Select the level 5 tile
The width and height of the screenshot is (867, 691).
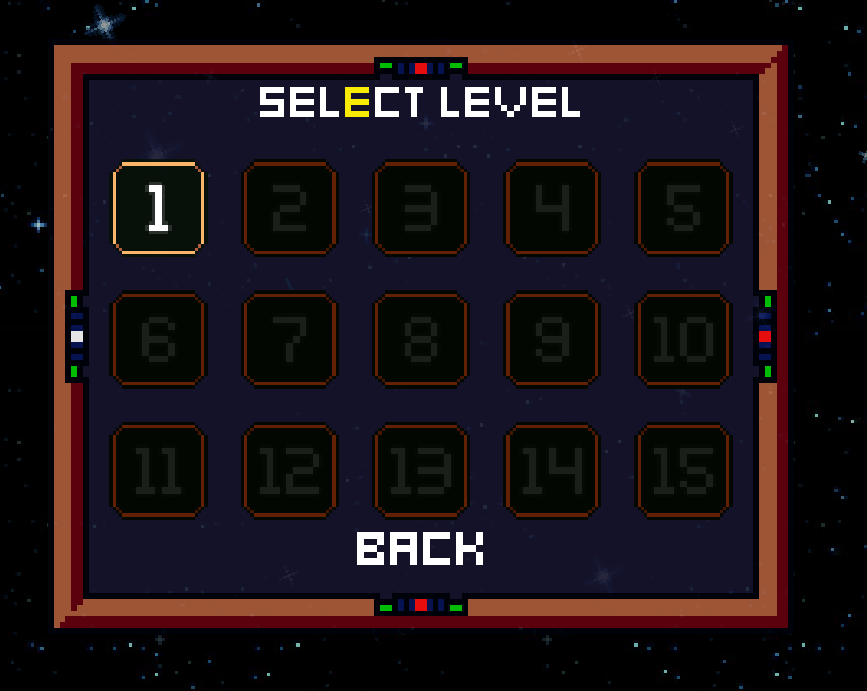(x=683, y=208)
